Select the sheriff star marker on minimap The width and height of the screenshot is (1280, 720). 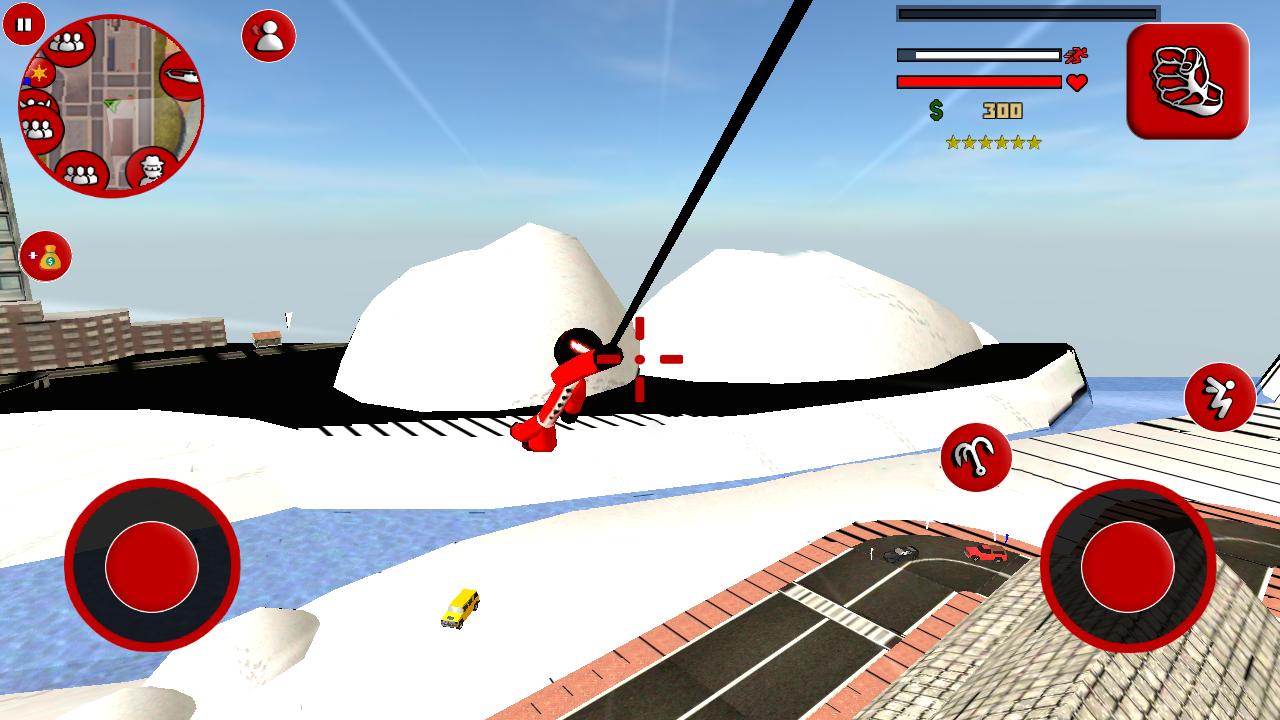40,73
